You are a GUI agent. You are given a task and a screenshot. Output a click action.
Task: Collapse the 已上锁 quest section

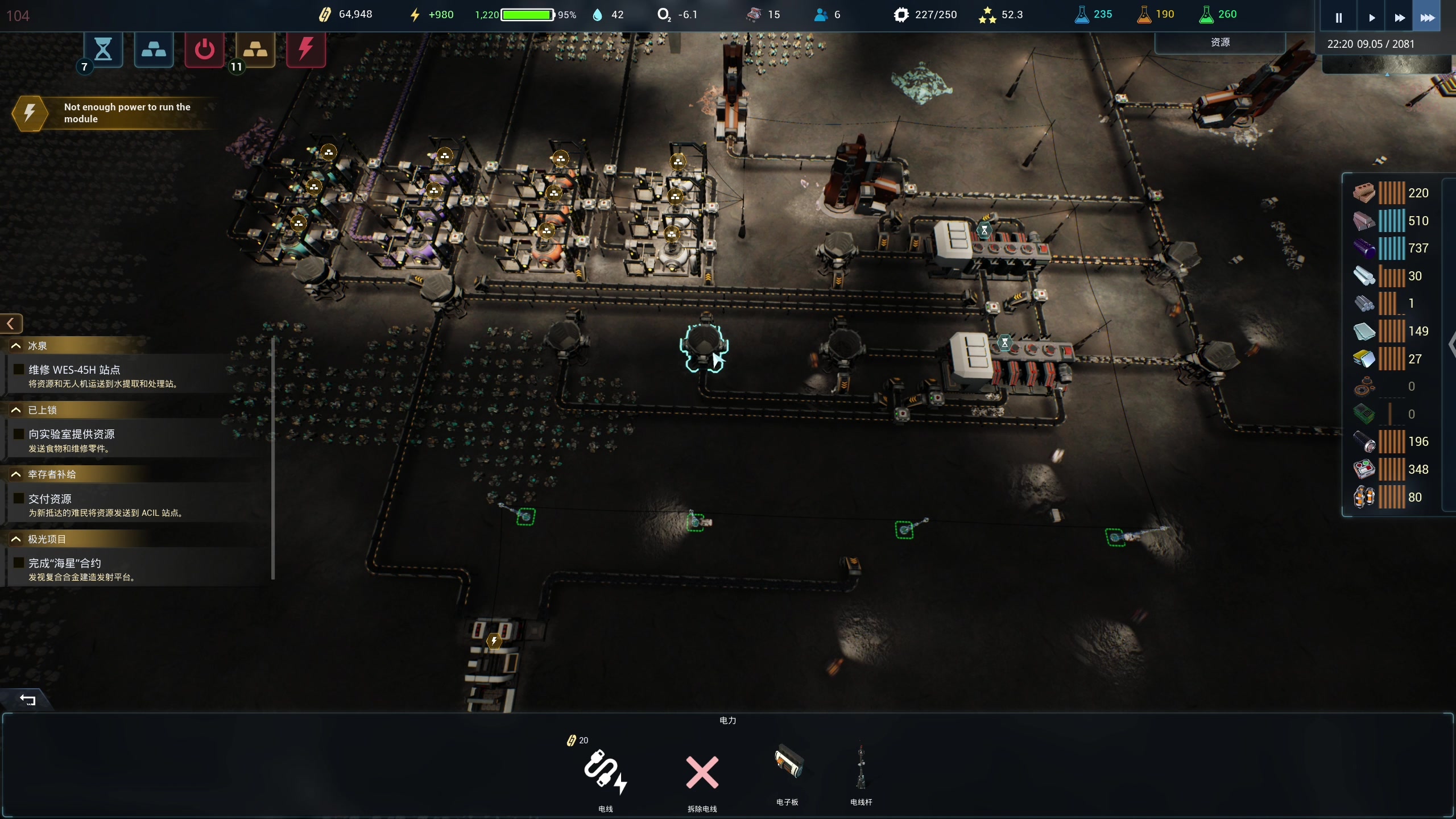point(16,410)
